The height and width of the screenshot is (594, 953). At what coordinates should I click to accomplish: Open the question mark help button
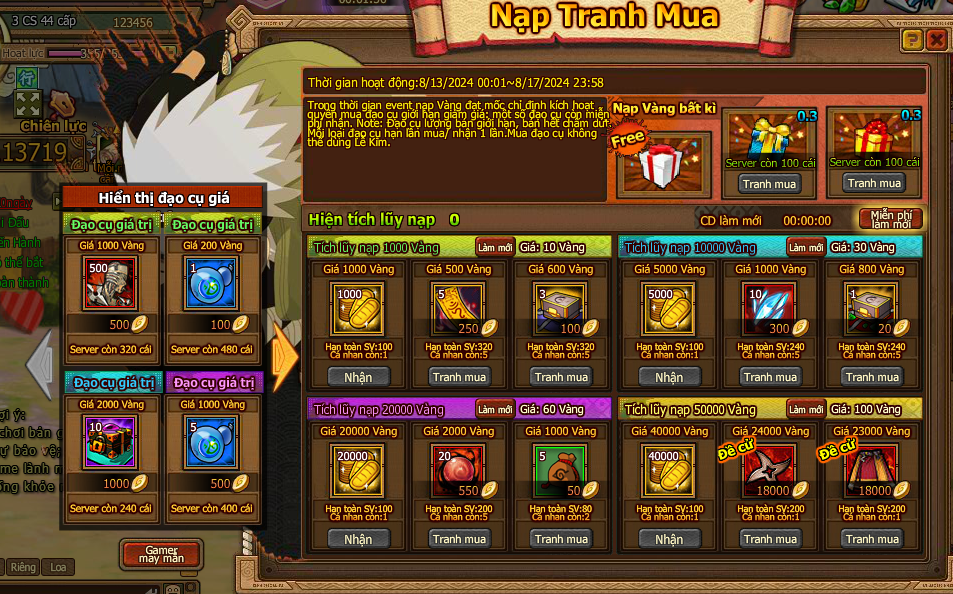pyautogui.click(x=912, y=40)
